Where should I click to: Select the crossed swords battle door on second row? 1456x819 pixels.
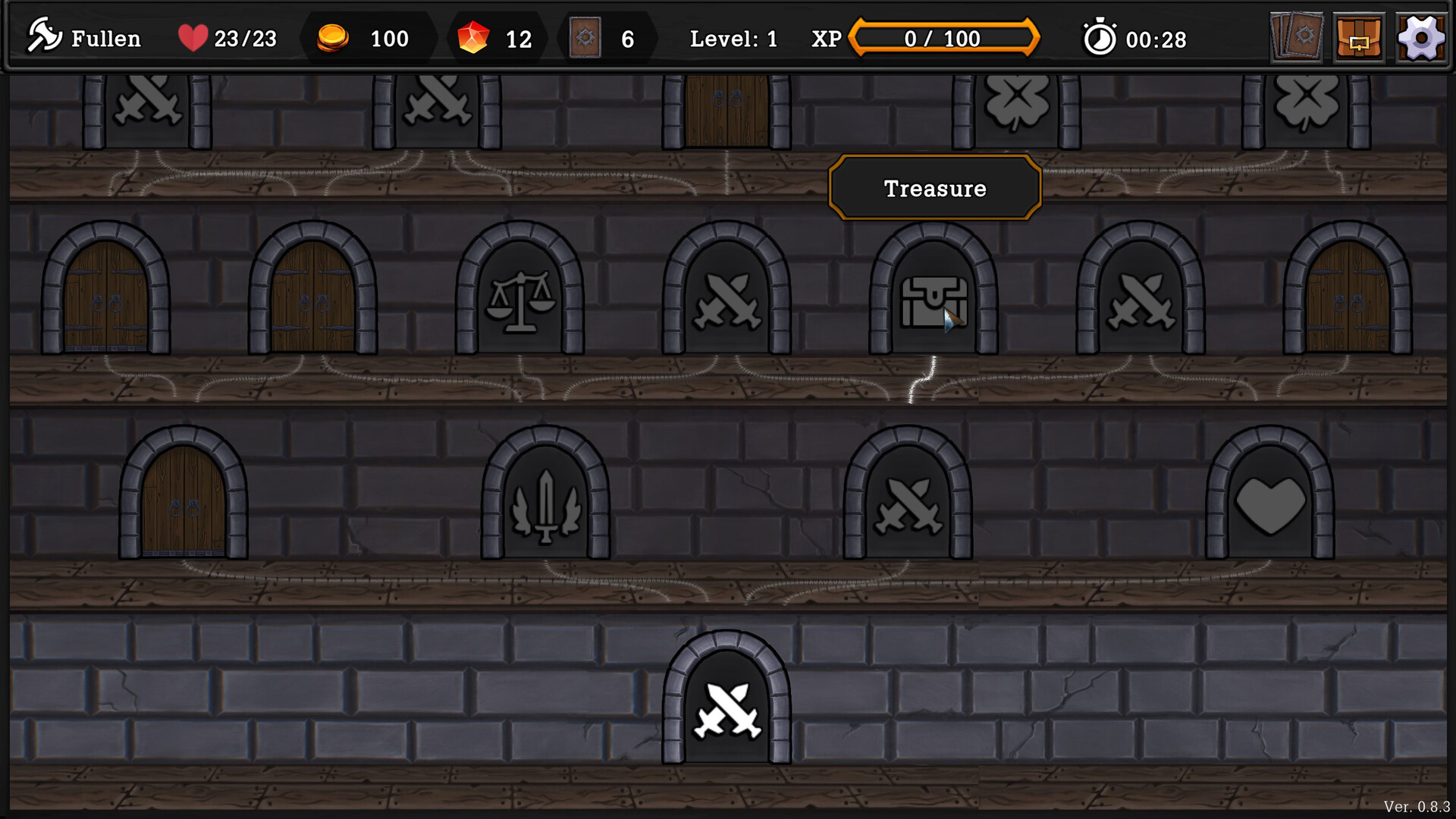tap(728, 300)
